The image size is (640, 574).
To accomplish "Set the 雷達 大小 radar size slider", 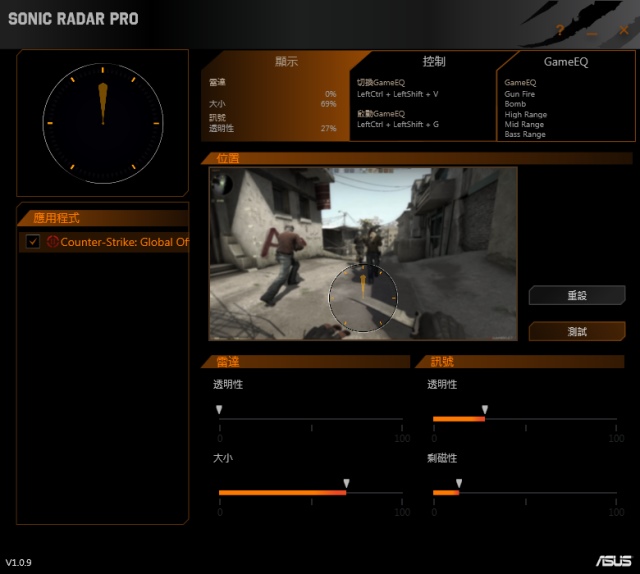I will click(x=346, y=484).
